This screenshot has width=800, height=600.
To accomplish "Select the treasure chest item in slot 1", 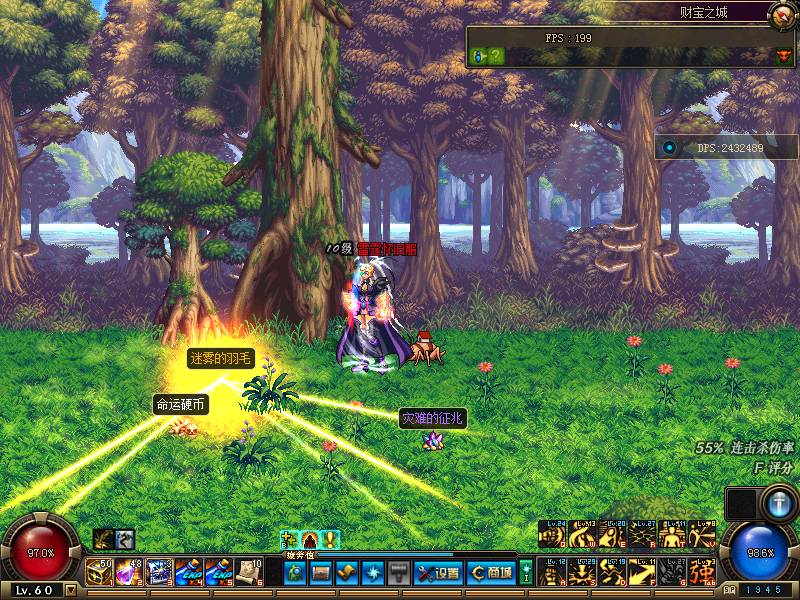I will [100, 572].
